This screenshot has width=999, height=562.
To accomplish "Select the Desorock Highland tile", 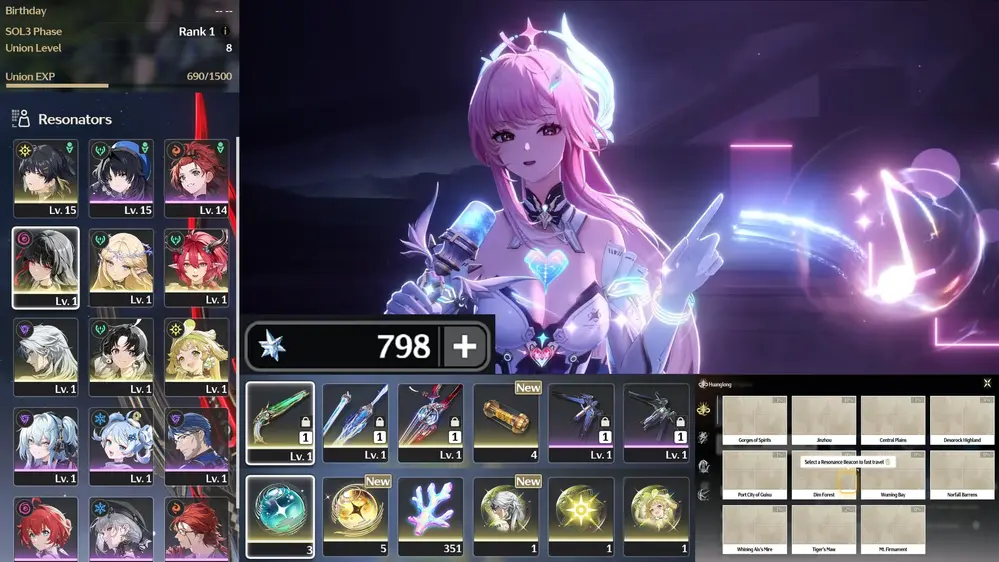I will tap(961, 420).
